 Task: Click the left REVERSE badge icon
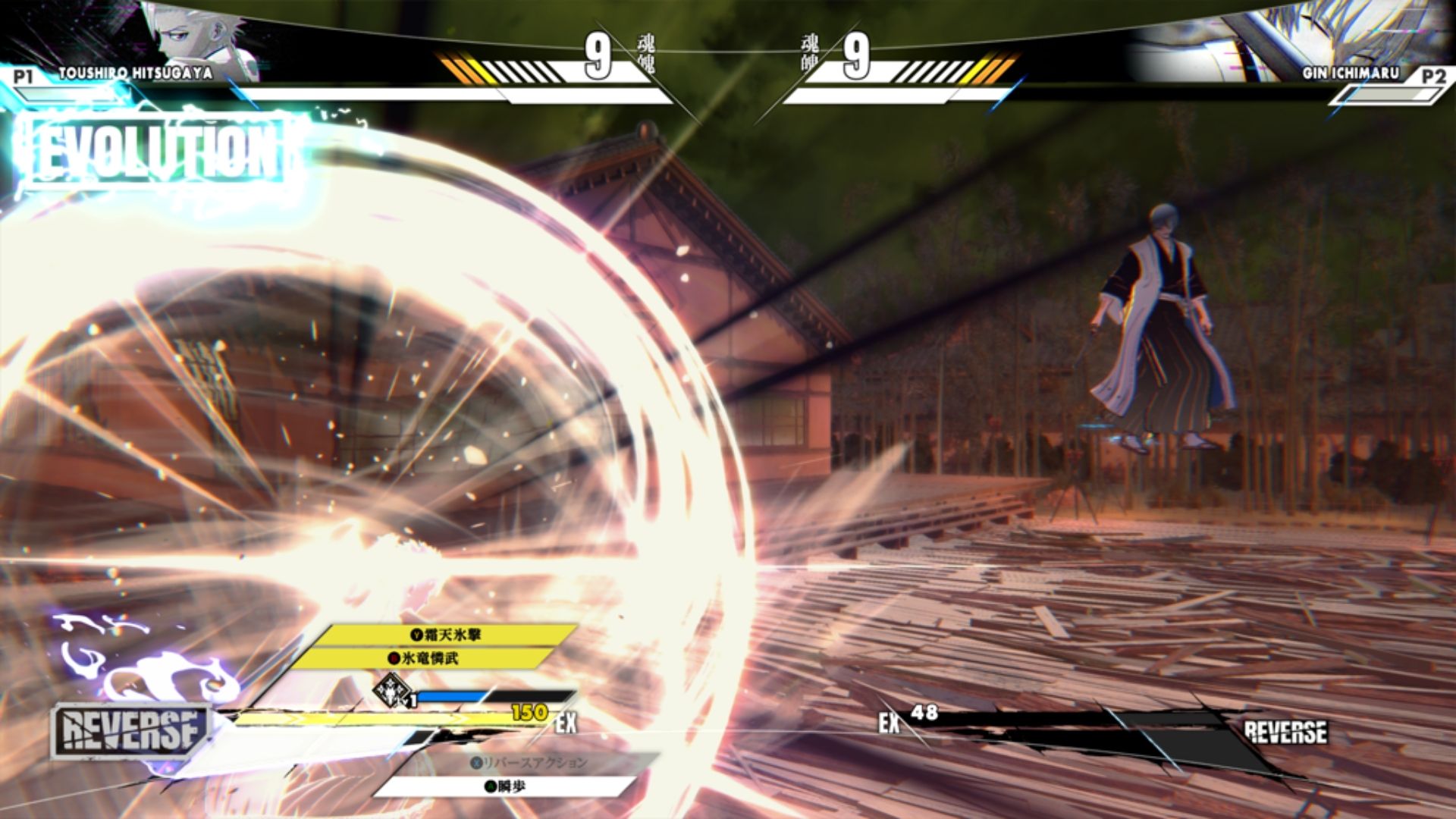pyautogui.click(x=129, y=730)
